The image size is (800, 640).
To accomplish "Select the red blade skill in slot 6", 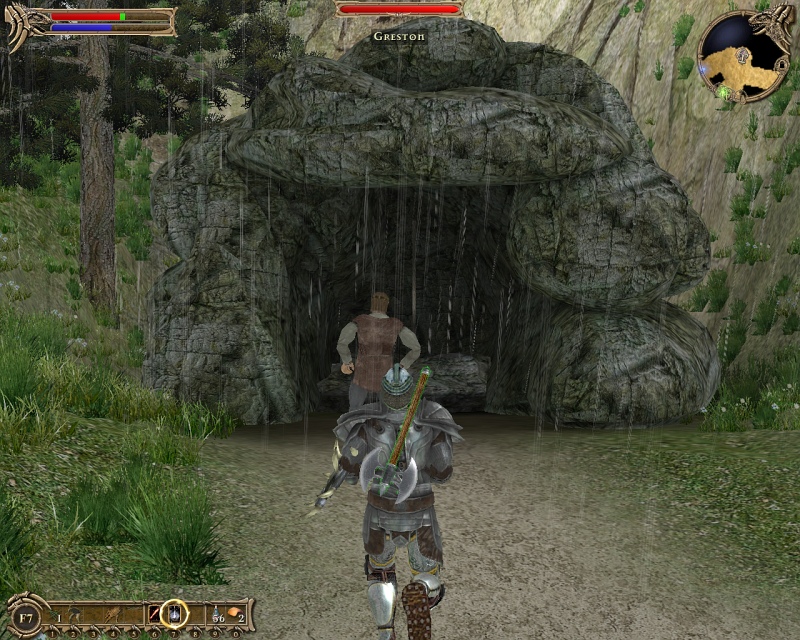I will [155, 613].
